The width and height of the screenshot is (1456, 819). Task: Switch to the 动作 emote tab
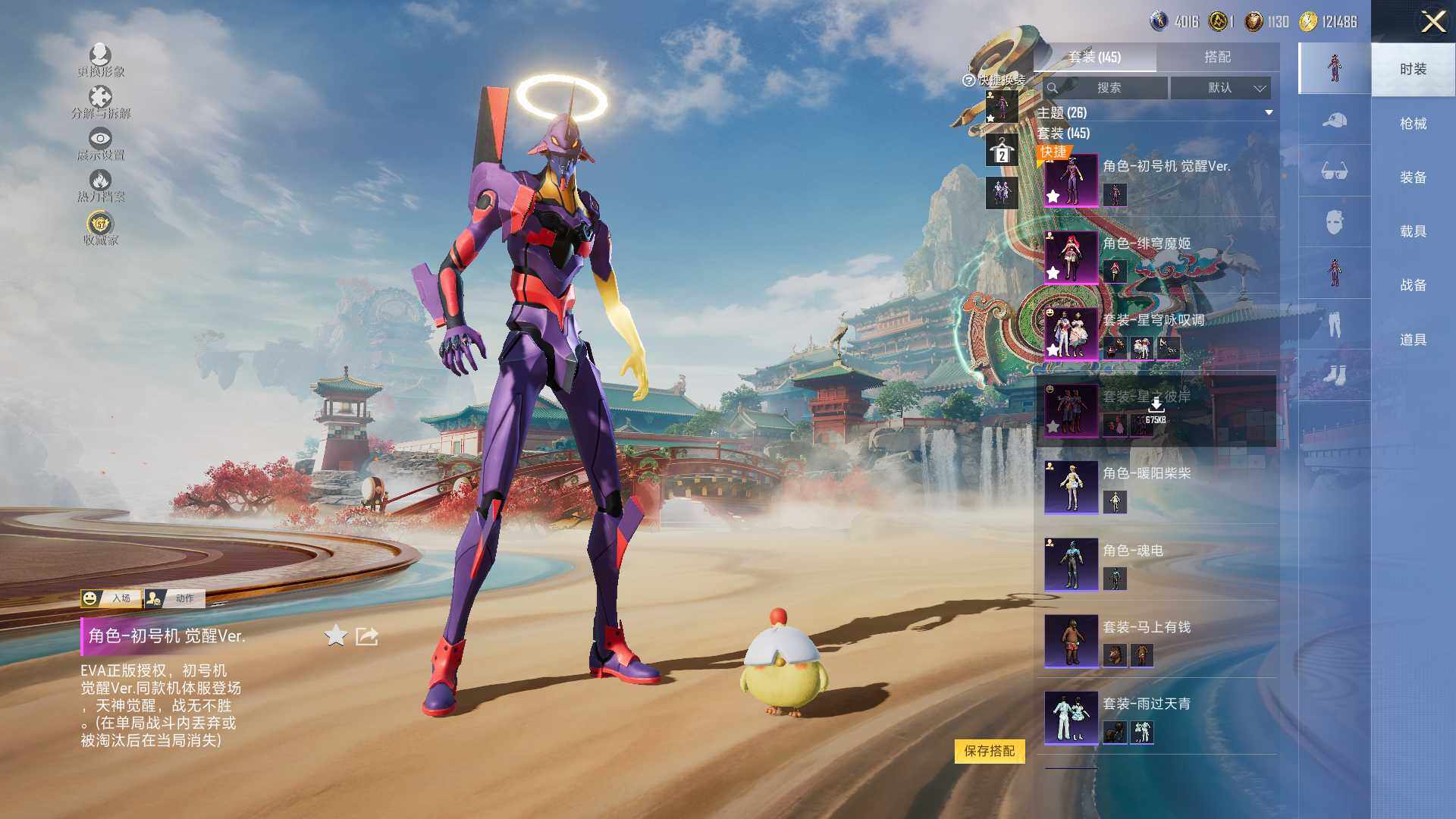click(175, 598)
